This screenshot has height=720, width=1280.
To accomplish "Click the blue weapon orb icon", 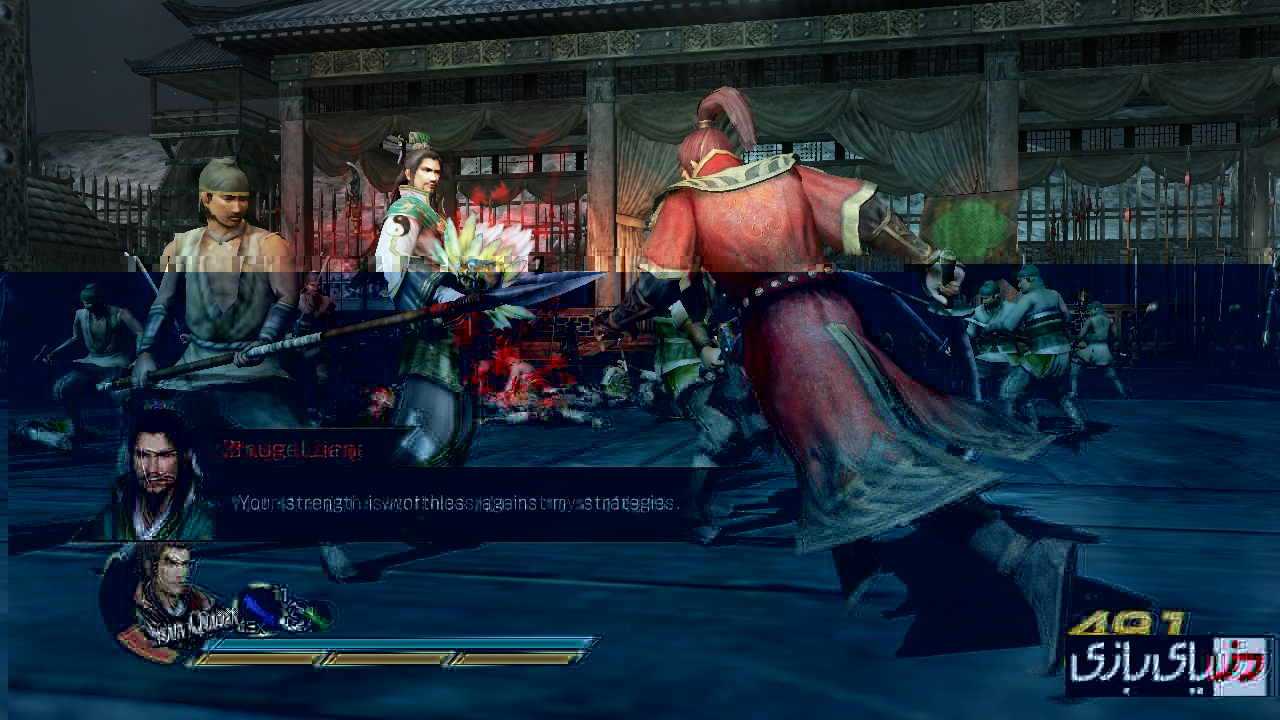I will (x=262, y=603).
